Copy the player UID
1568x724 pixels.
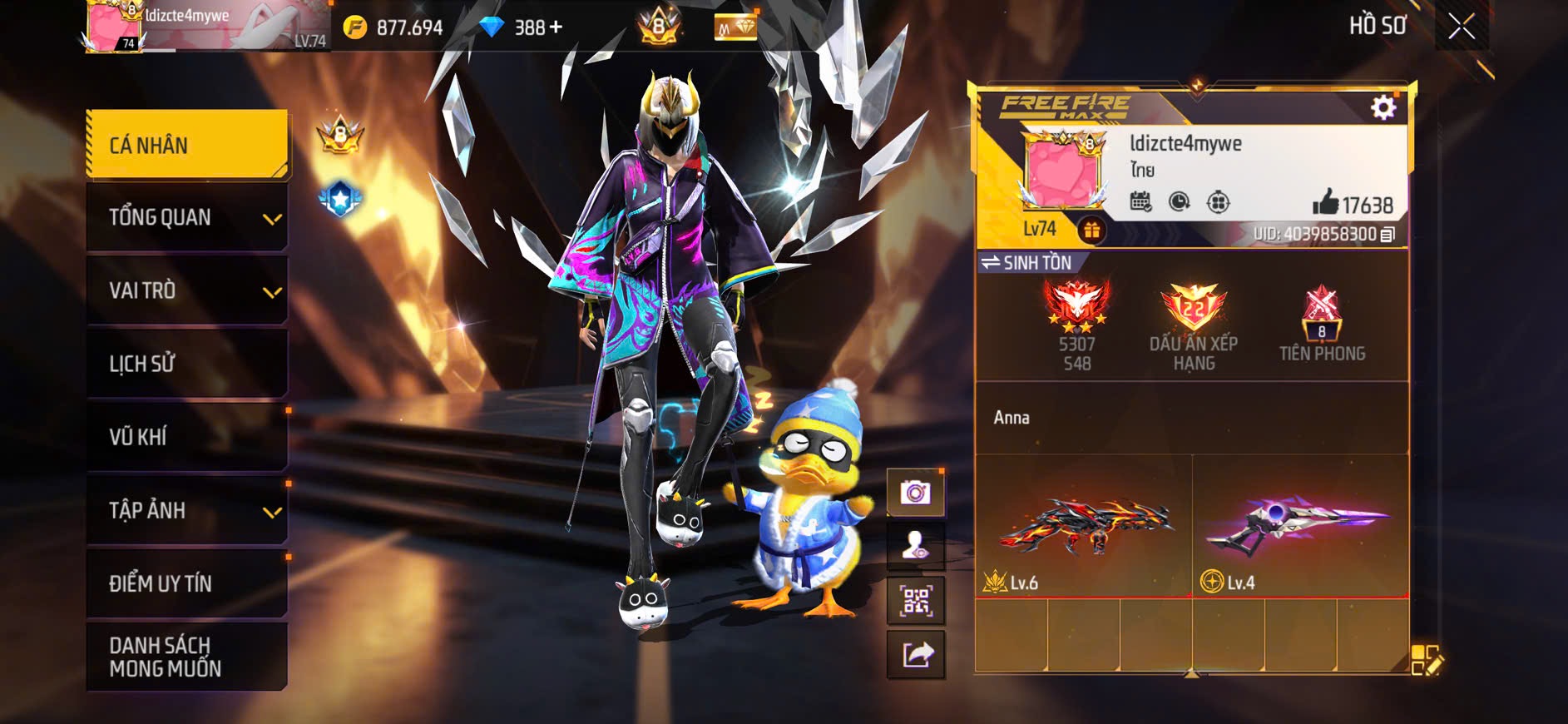(x=1387, y=235)
